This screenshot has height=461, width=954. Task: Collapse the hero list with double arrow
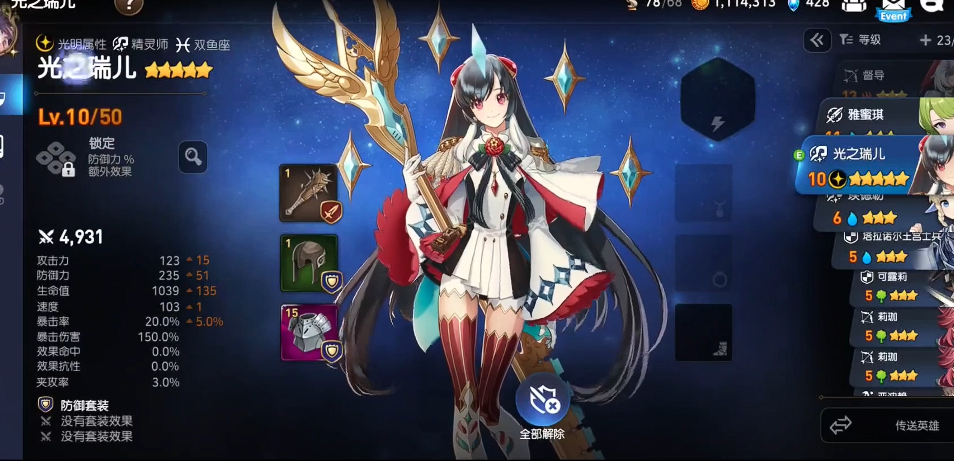[817, 40]
